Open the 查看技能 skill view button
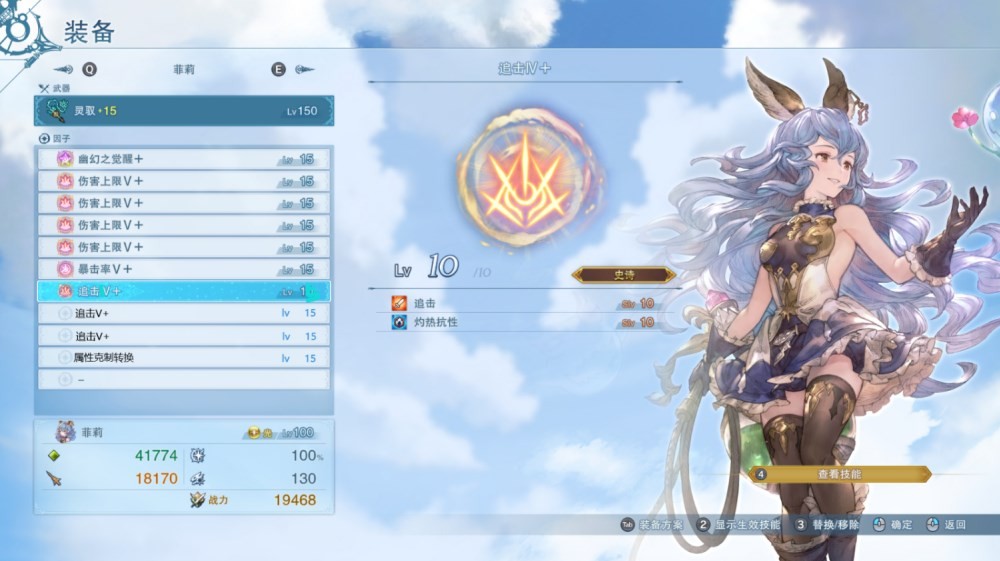 [840, 474]
